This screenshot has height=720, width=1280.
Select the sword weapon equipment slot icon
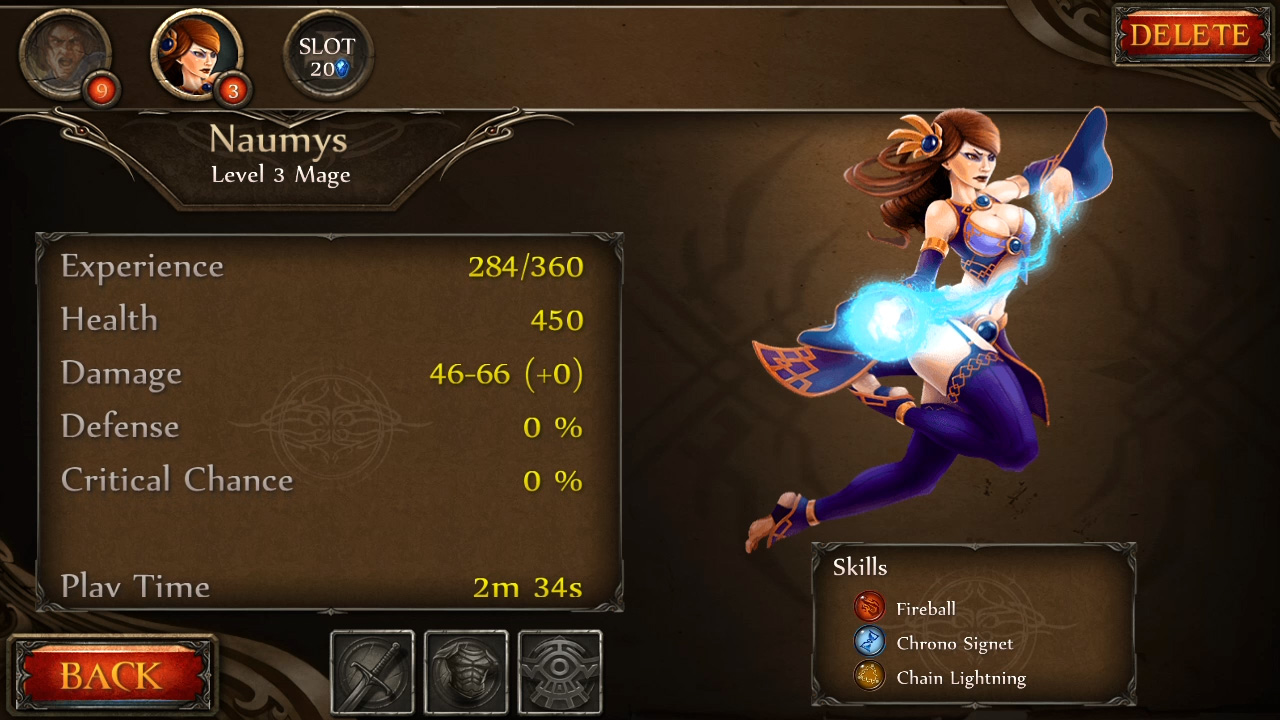tap(372, 671)
